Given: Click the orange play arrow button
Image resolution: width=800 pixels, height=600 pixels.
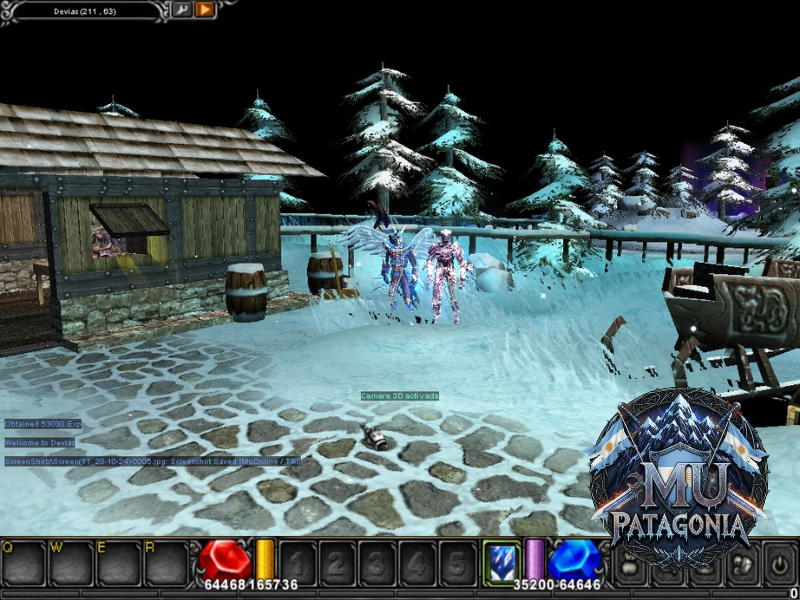Looking at the screenshot, I should 205,10.
